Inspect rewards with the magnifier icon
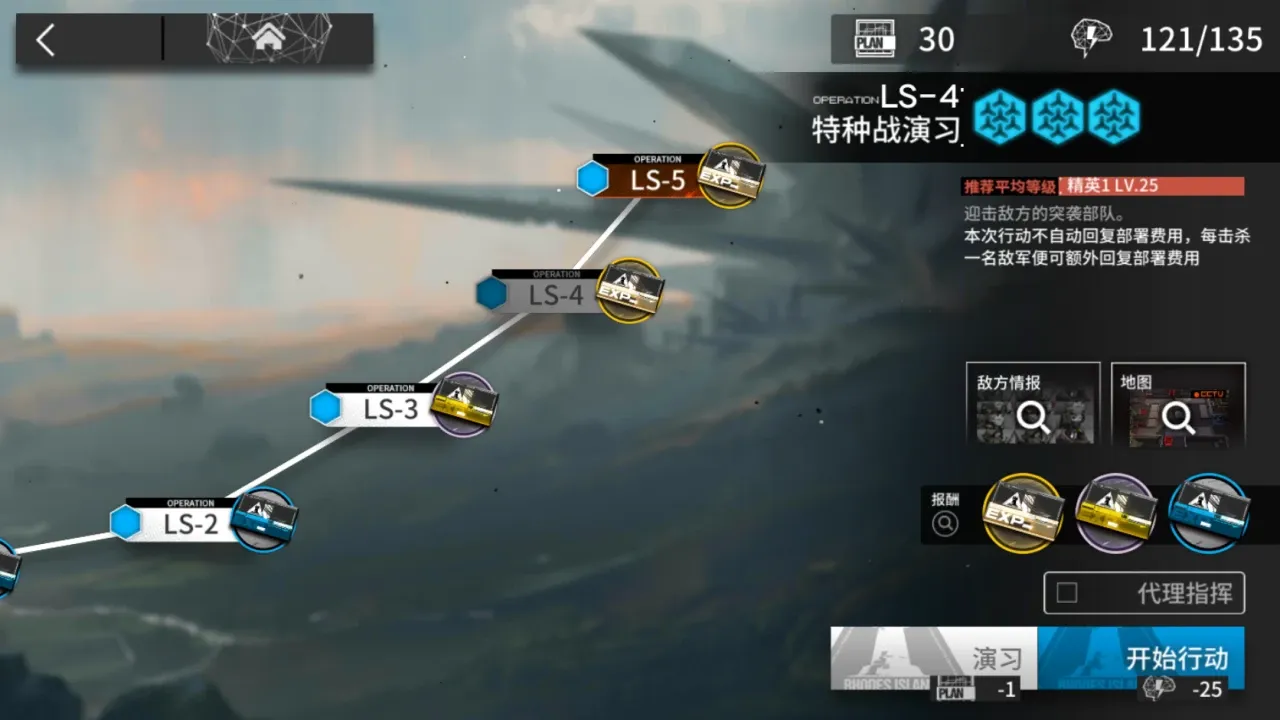Screen dimensions: 1280x720 [945, 523]
